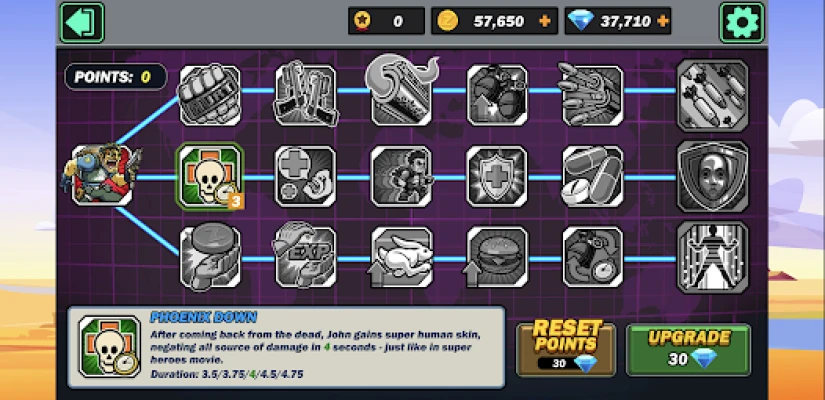Select the character portrait root node
The width and height of the screenshot is (825, 400).
(102, 175)
